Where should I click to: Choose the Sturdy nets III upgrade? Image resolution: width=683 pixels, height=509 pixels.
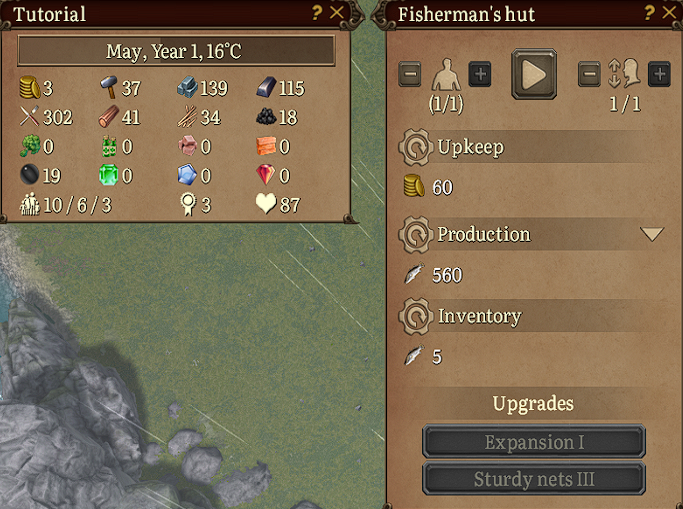tap(534, 478)
